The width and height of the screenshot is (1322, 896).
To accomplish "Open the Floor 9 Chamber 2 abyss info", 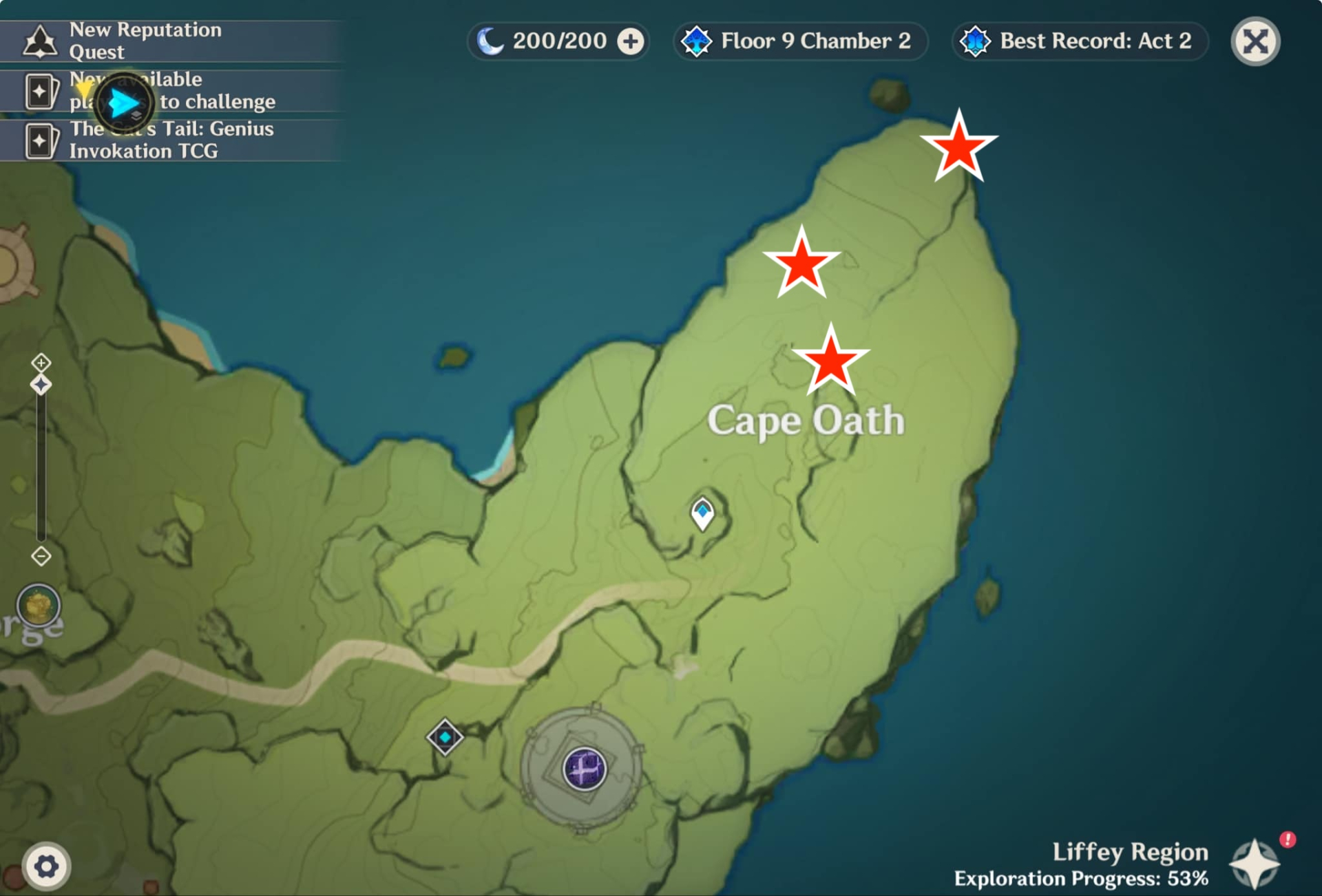I will click(800, 41).
